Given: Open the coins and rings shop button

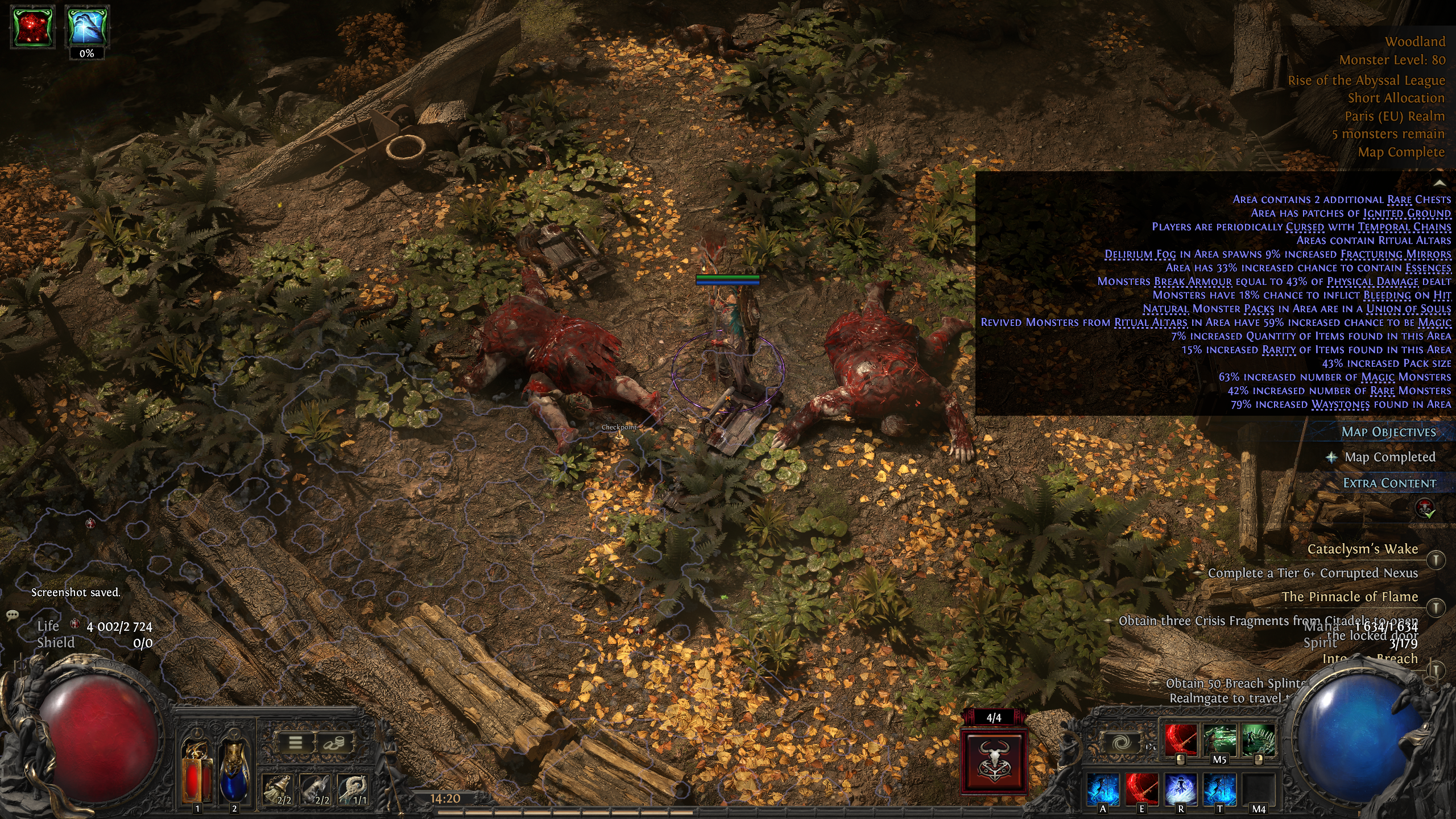Looking at the screenshot, I should (334, 743).
